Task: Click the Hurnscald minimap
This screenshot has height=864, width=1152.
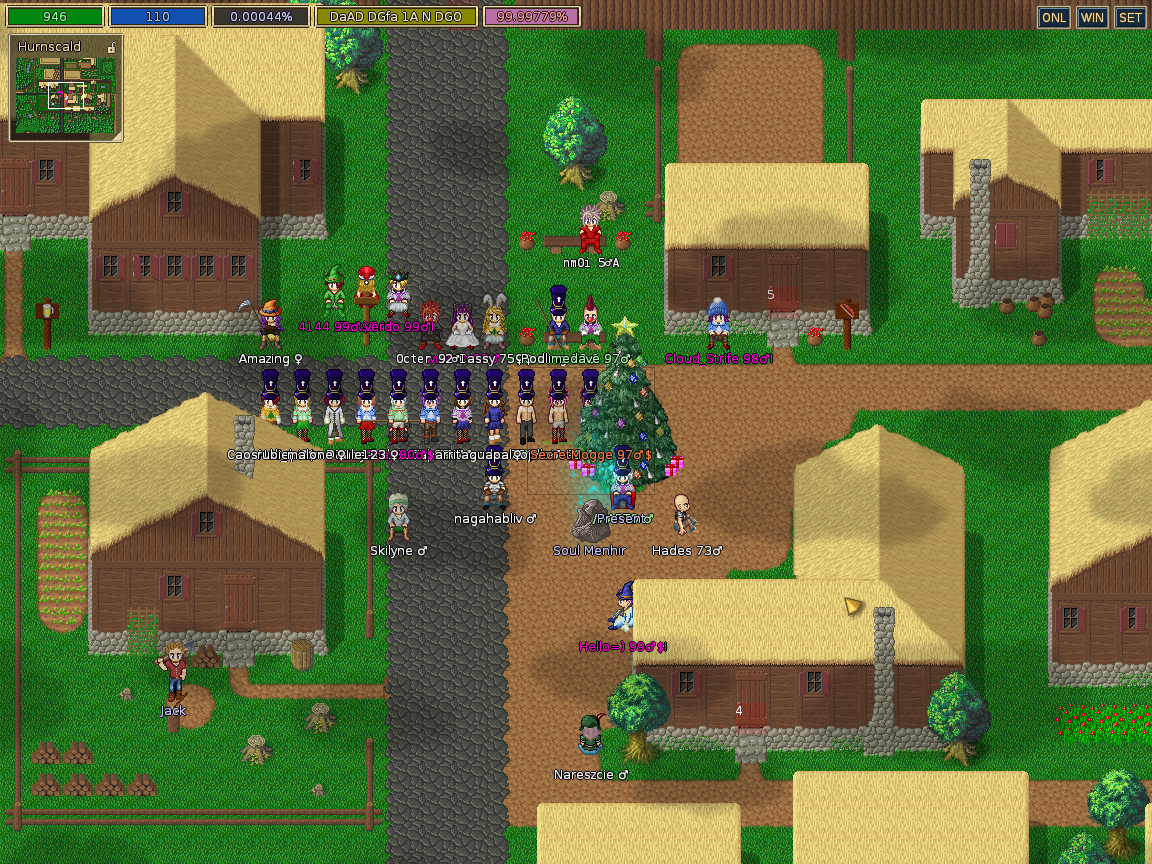Action: point(66,96)
